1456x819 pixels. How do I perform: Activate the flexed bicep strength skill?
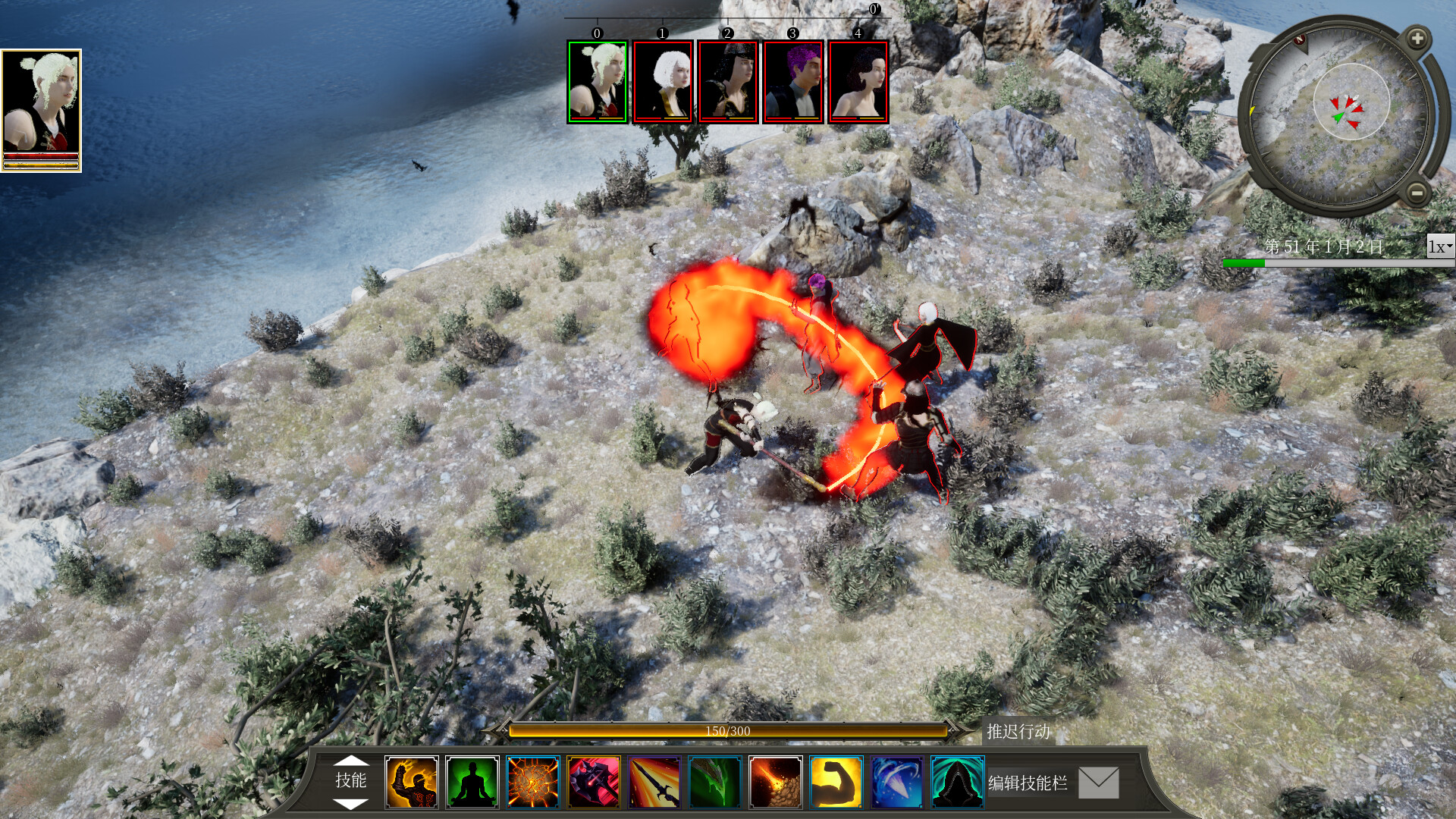click(x=836, y=782)
